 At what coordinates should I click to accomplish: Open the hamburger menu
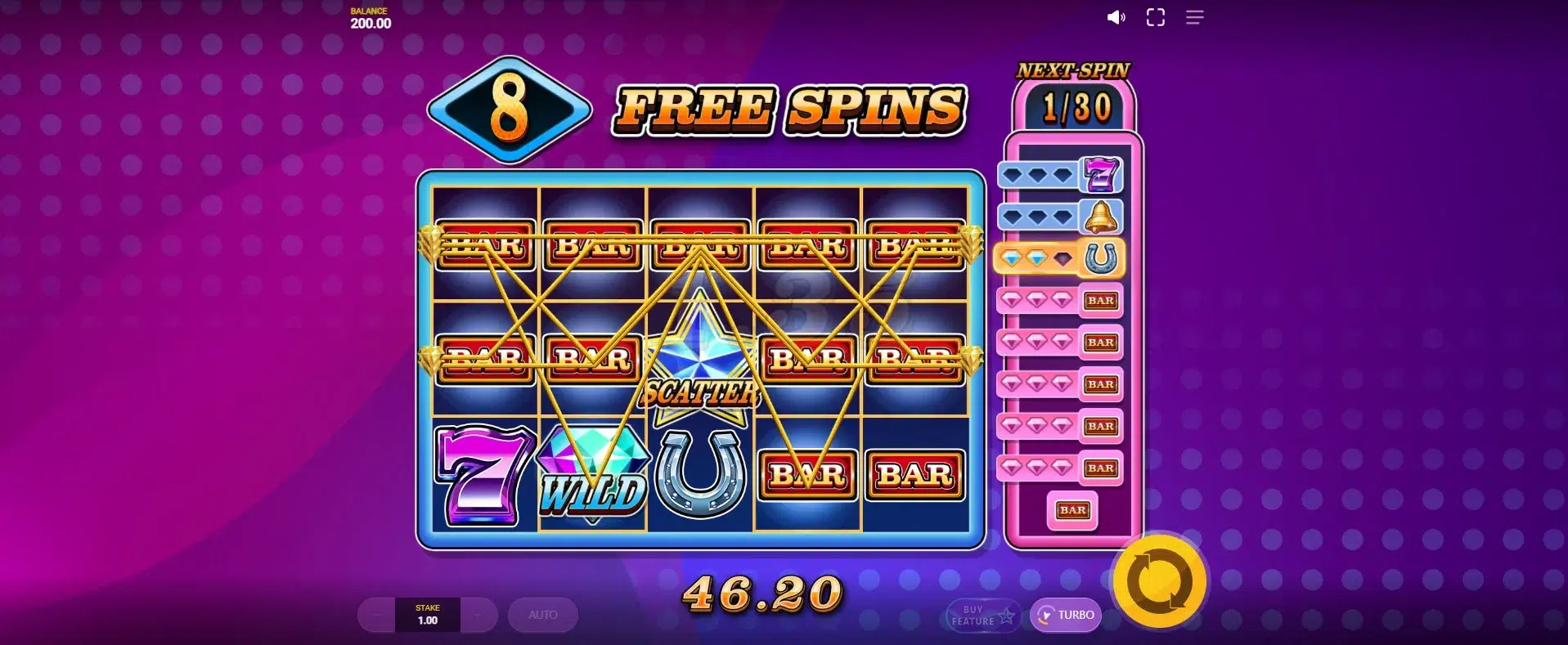tap(1194, 17)
